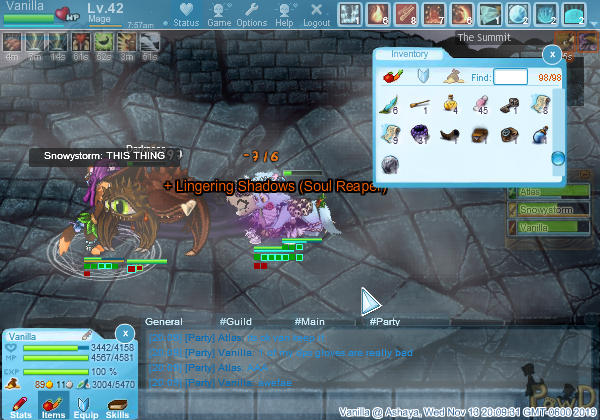Switch to the Equip tab
Image resolution: width=600 pixels, height=420 pixels.
tap(85, 405)
